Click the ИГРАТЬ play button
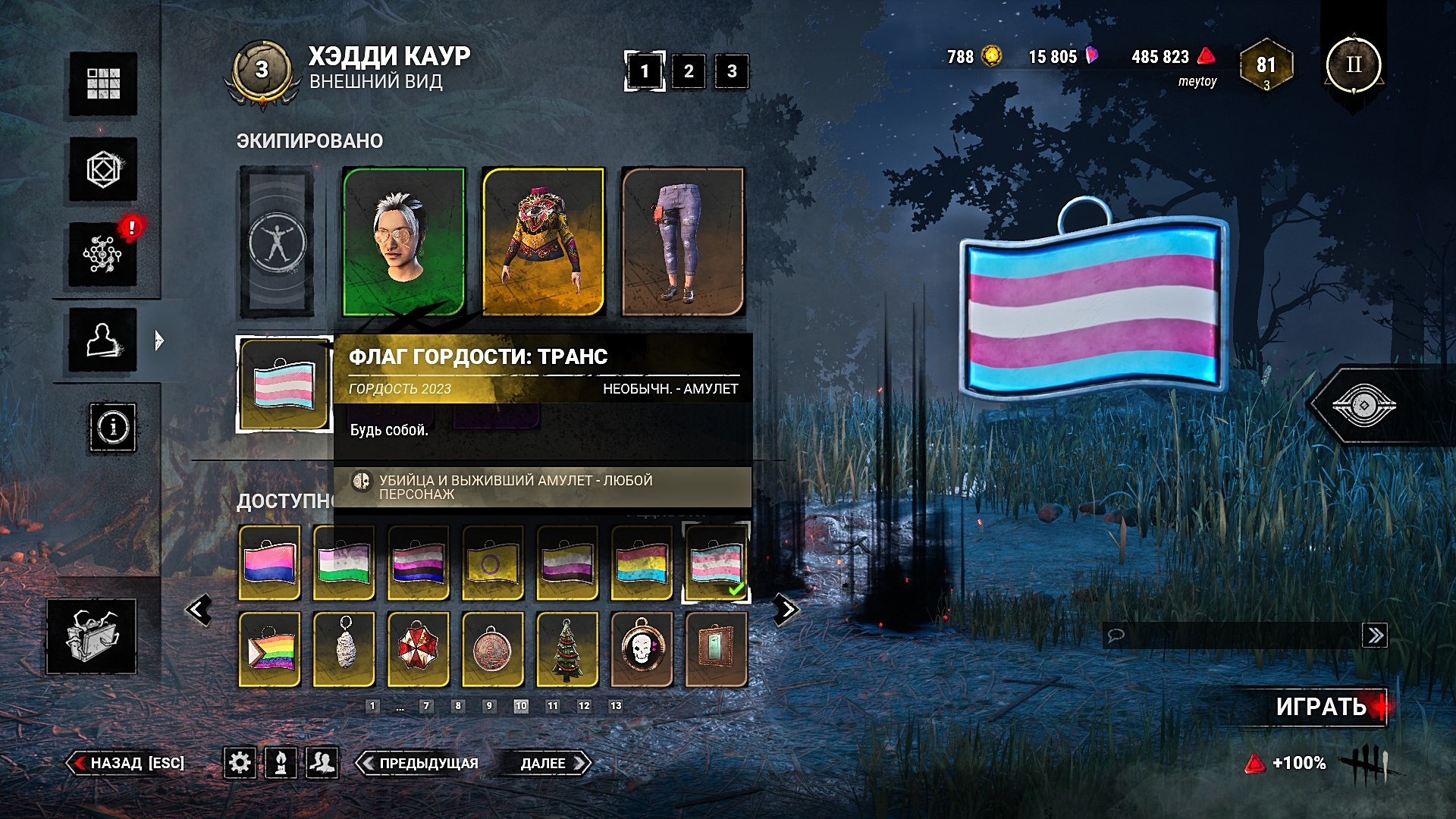Viewport: 1456px width, 819px height. (x=1321, y=707)
